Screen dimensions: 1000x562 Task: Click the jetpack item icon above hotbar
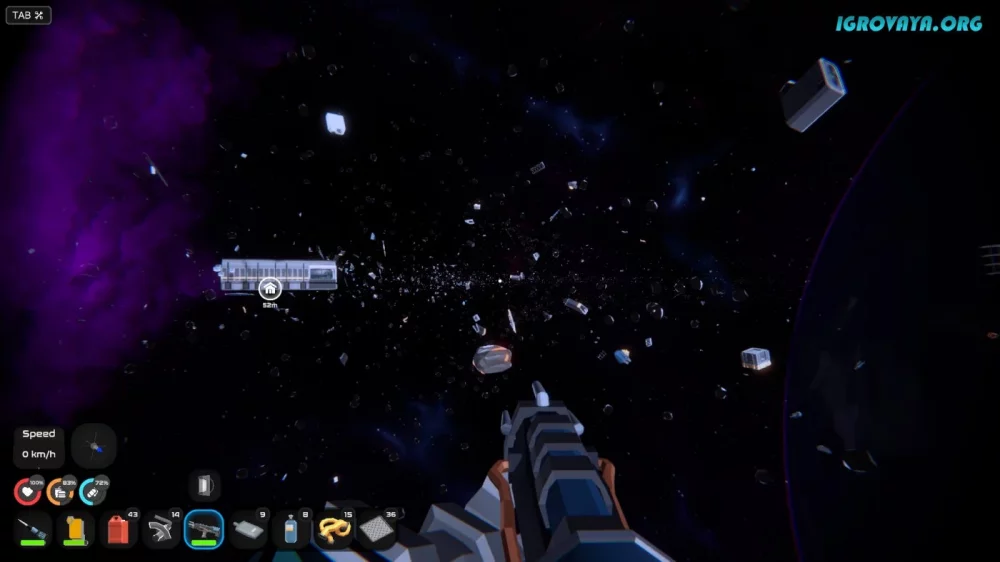tap(205, 486)
